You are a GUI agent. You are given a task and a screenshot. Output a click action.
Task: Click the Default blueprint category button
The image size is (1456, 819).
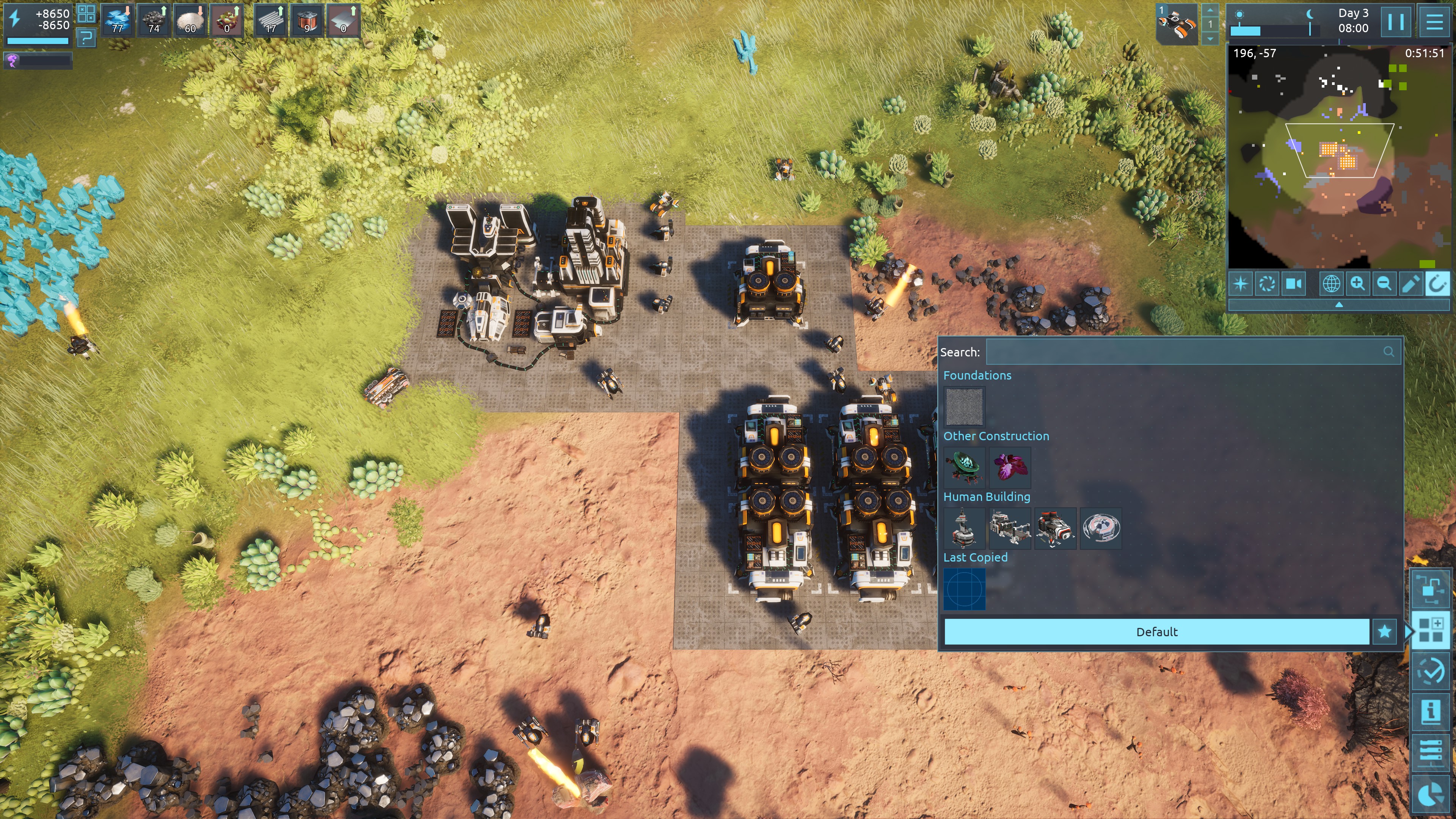pos(1156,631)
